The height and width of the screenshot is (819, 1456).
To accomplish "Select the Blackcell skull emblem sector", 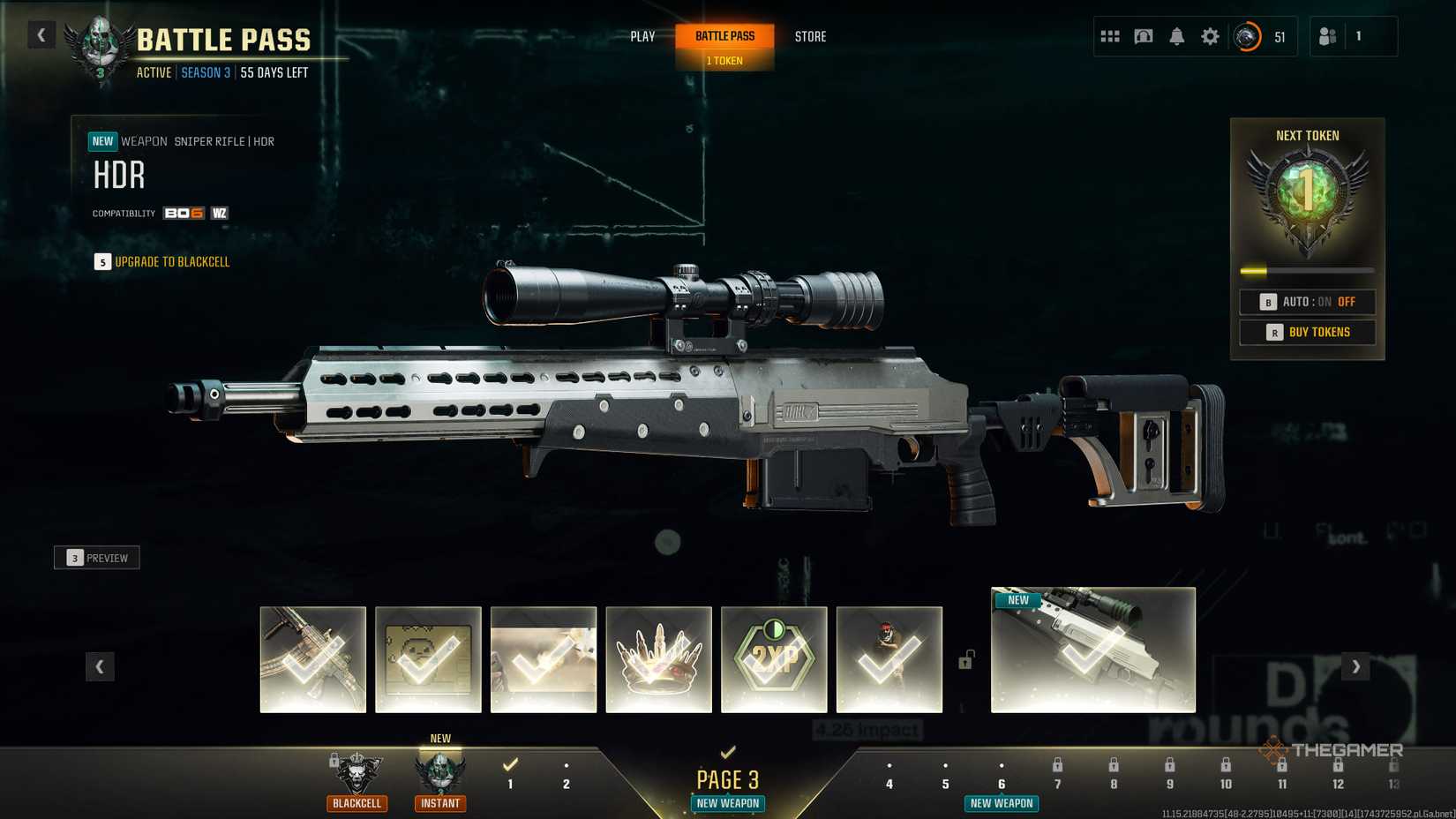I will coord(356,772).
